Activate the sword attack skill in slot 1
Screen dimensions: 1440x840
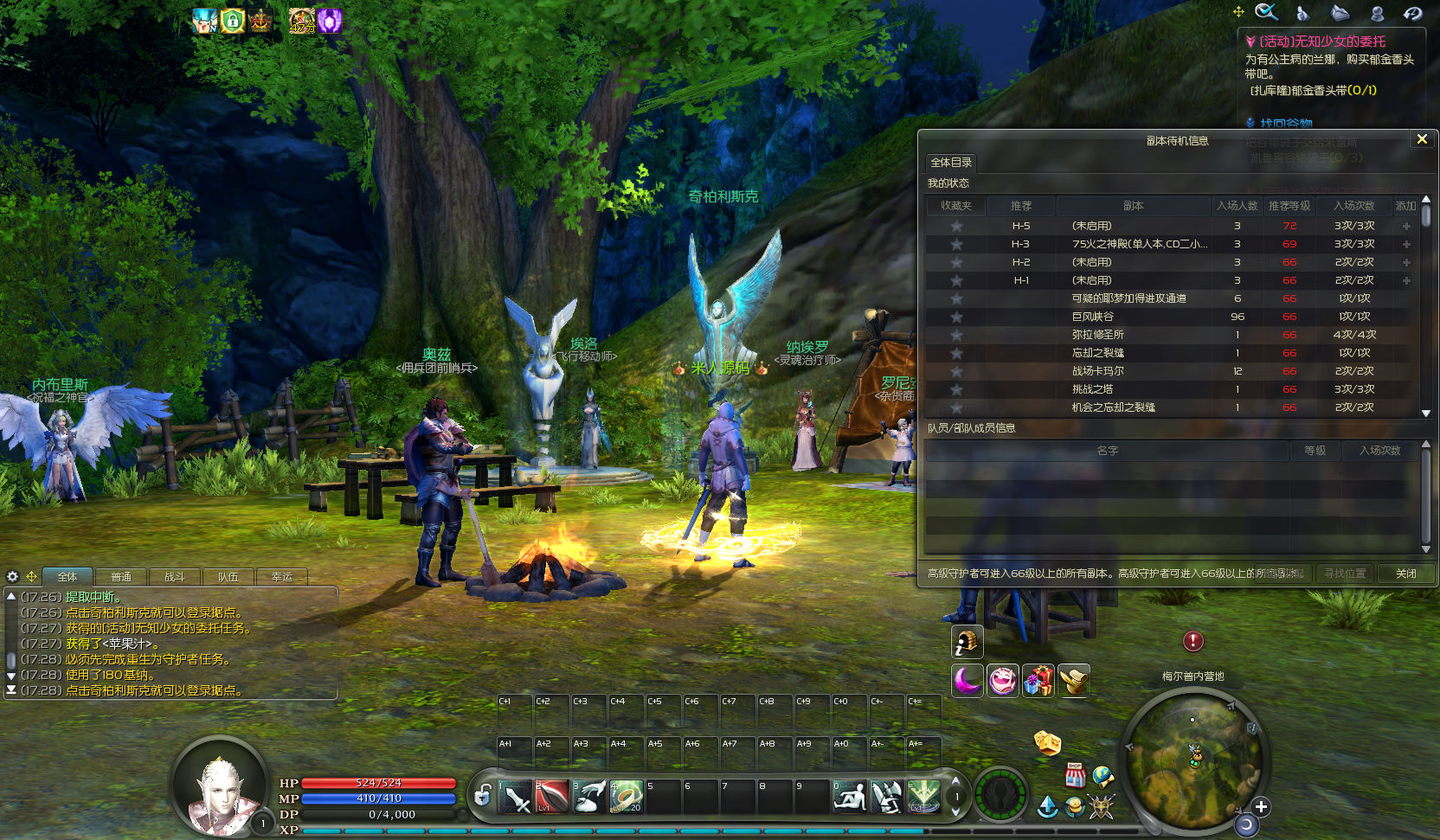(x=516, y=797)
